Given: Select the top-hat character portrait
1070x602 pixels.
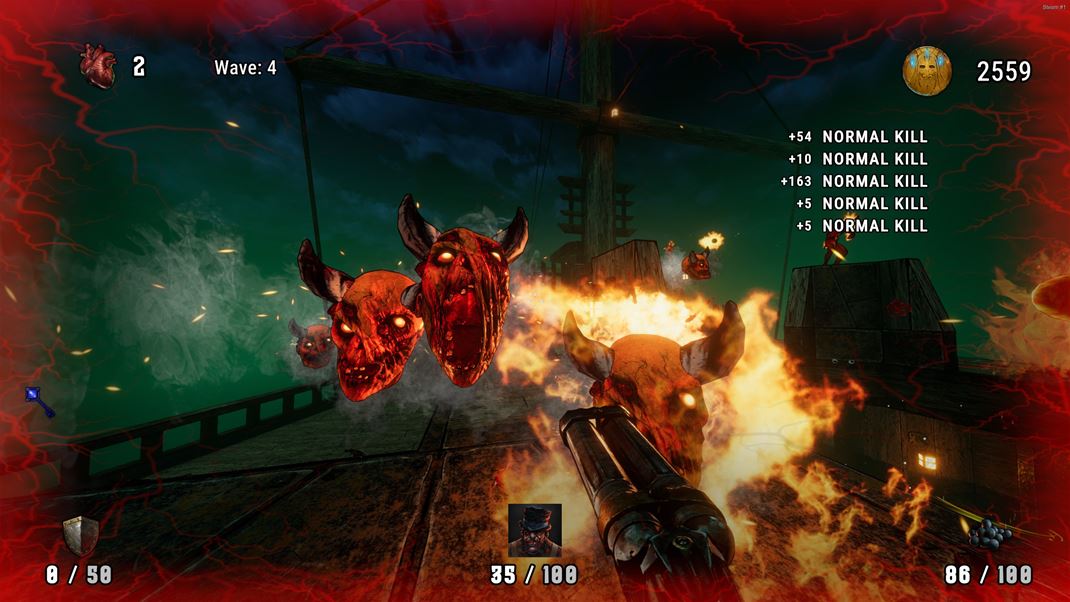Looking at the screenshot, I should click(534, 530).
